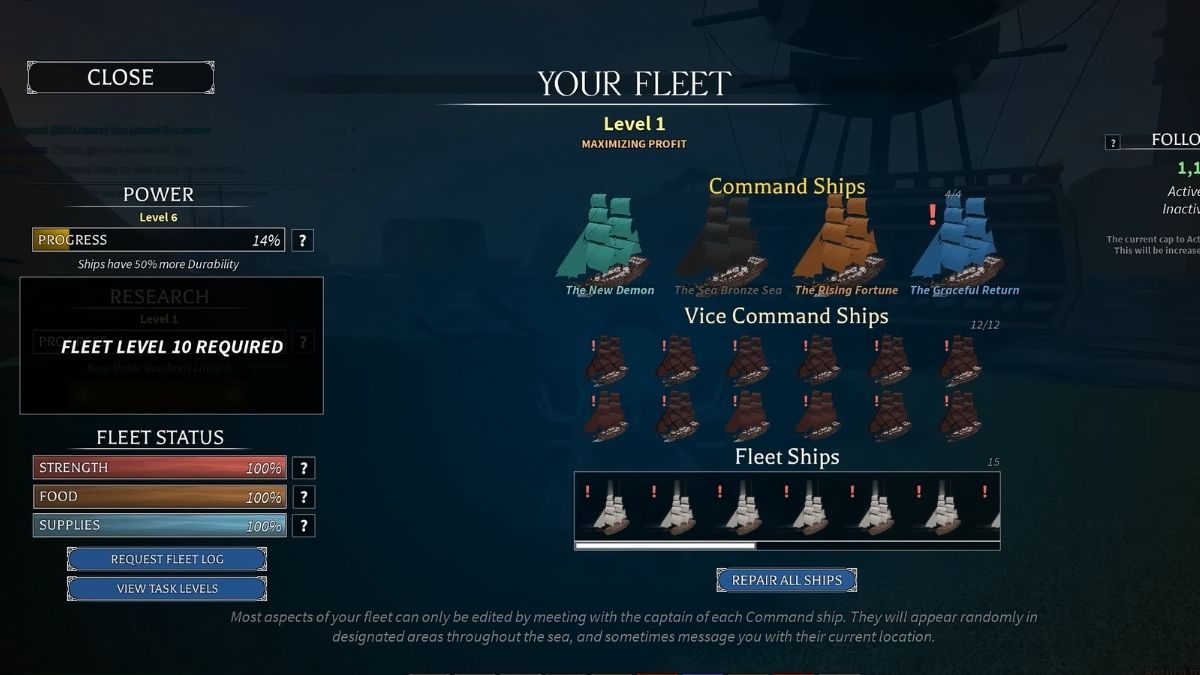
Task: Show the Food status help
Action: [x=304, y=497]
